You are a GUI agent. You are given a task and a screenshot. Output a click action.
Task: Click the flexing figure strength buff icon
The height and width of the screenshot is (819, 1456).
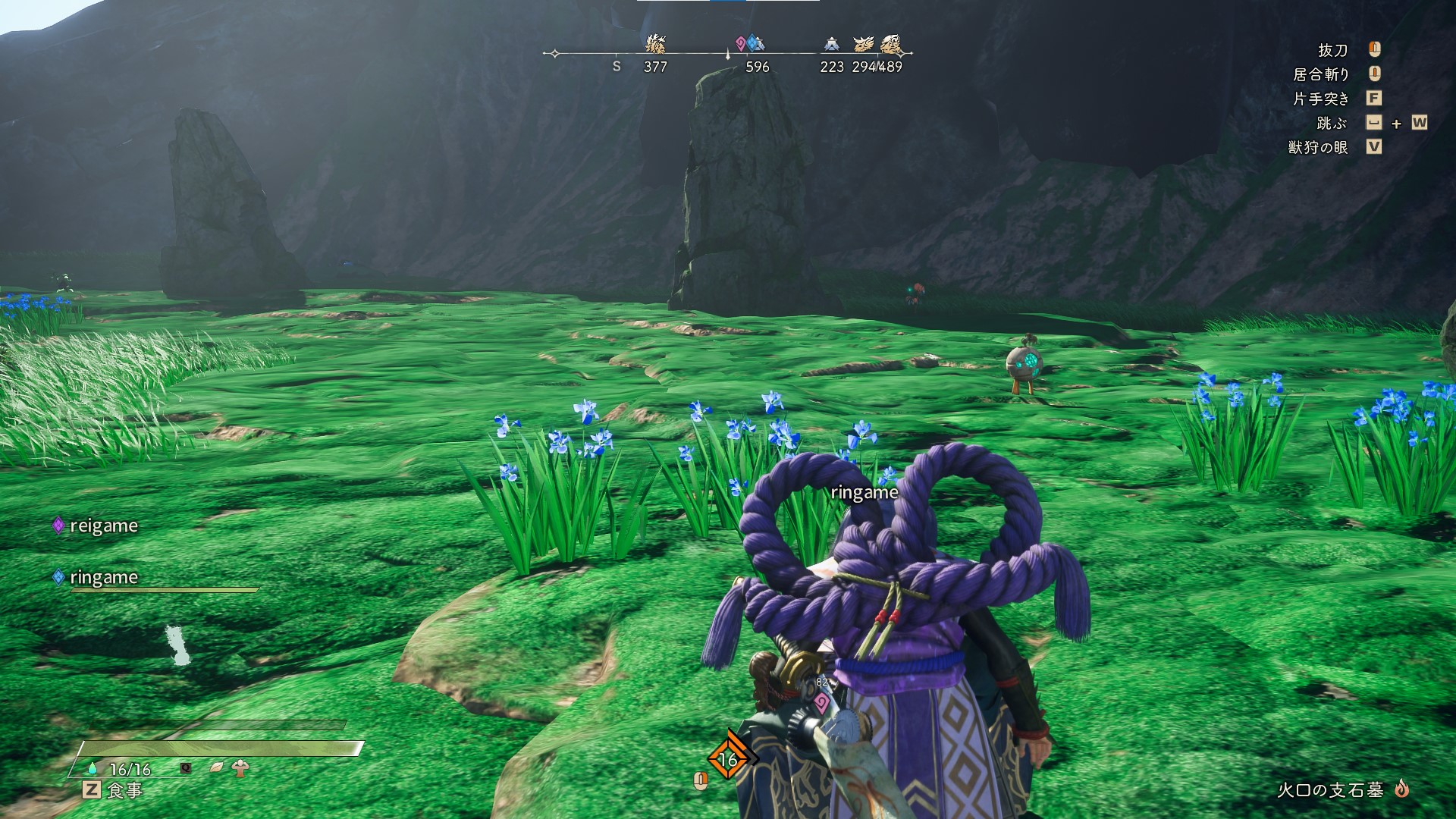241,767
